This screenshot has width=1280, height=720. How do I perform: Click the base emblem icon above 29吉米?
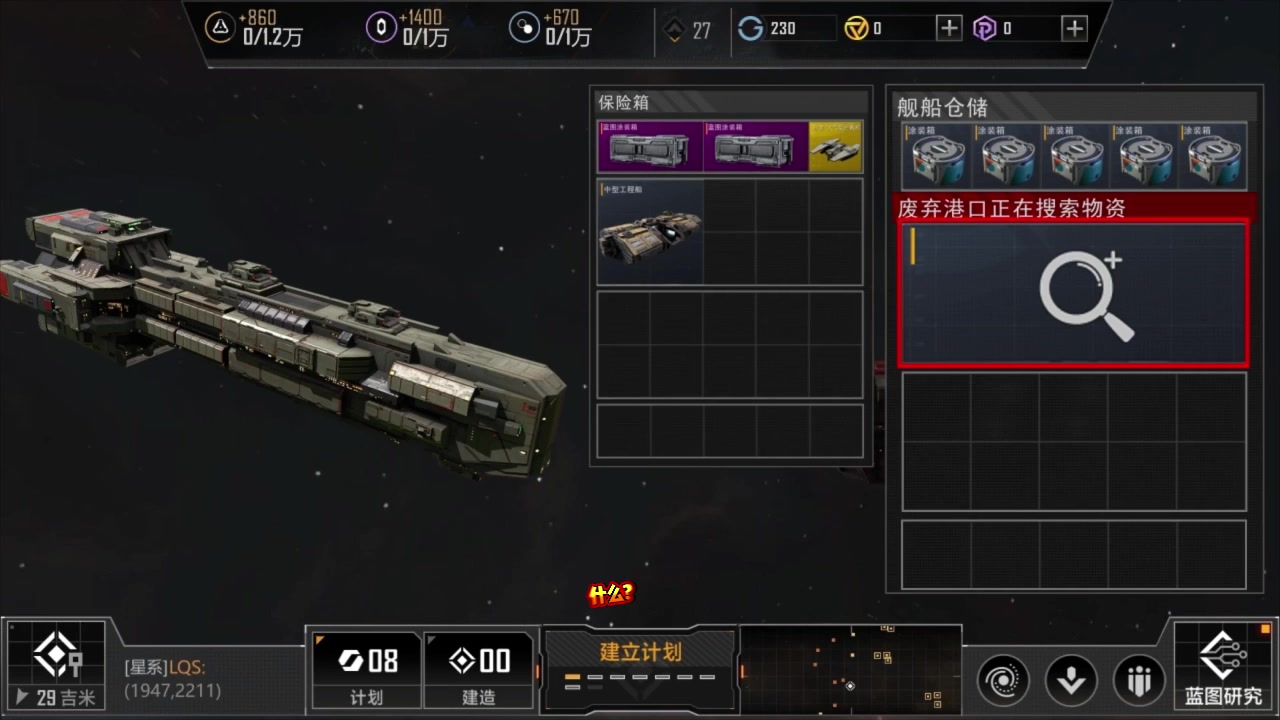point(56,654)
